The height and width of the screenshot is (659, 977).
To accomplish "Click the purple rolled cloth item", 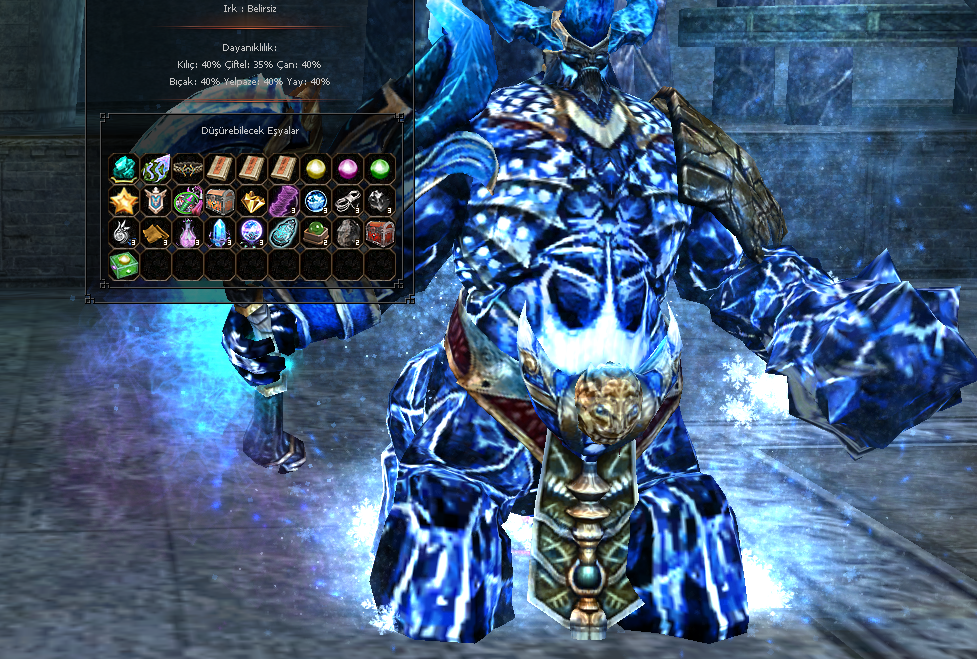I will tap(284, 201).
